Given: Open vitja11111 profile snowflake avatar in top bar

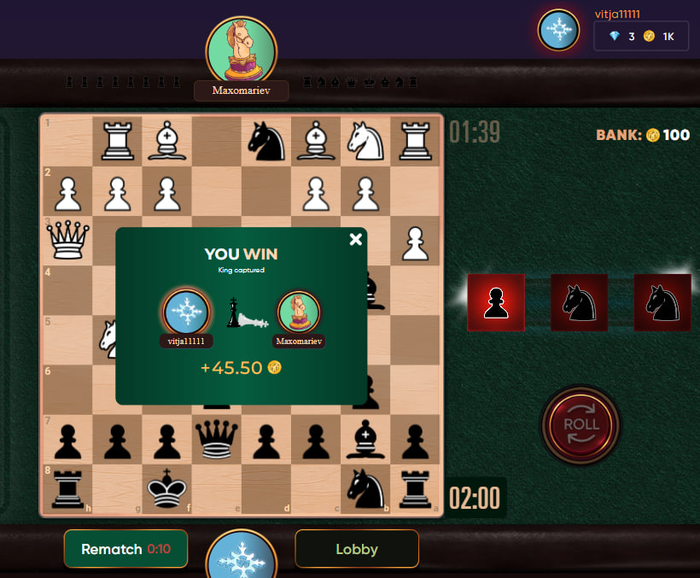Looking at the screenshot, I should pyautogui.click(x=558, y=30).
